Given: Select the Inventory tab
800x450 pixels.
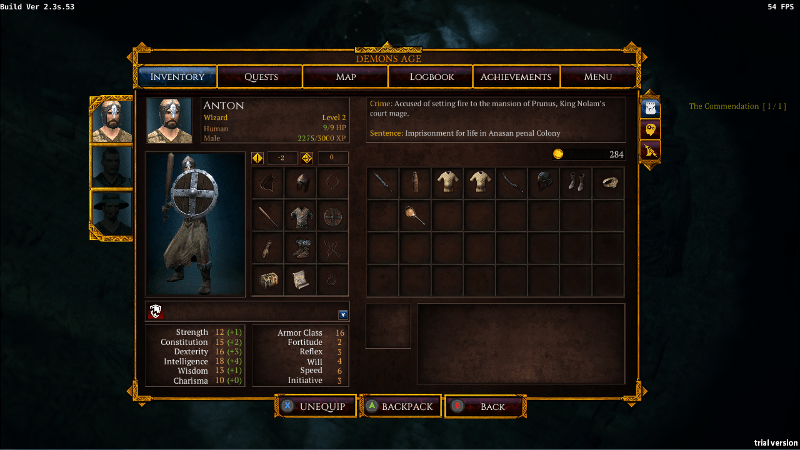Looking at the screenshot, I should (x=176, y=77).
